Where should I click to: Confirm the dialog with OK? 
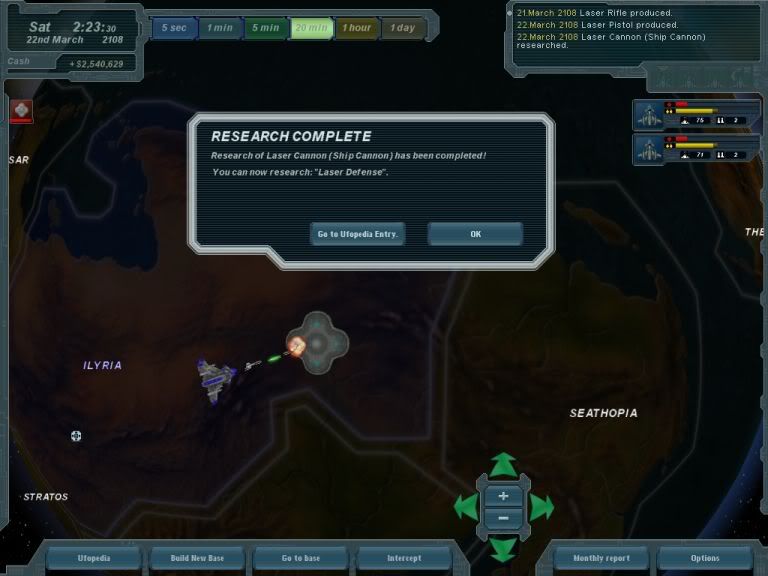click(x=475, y=234)
